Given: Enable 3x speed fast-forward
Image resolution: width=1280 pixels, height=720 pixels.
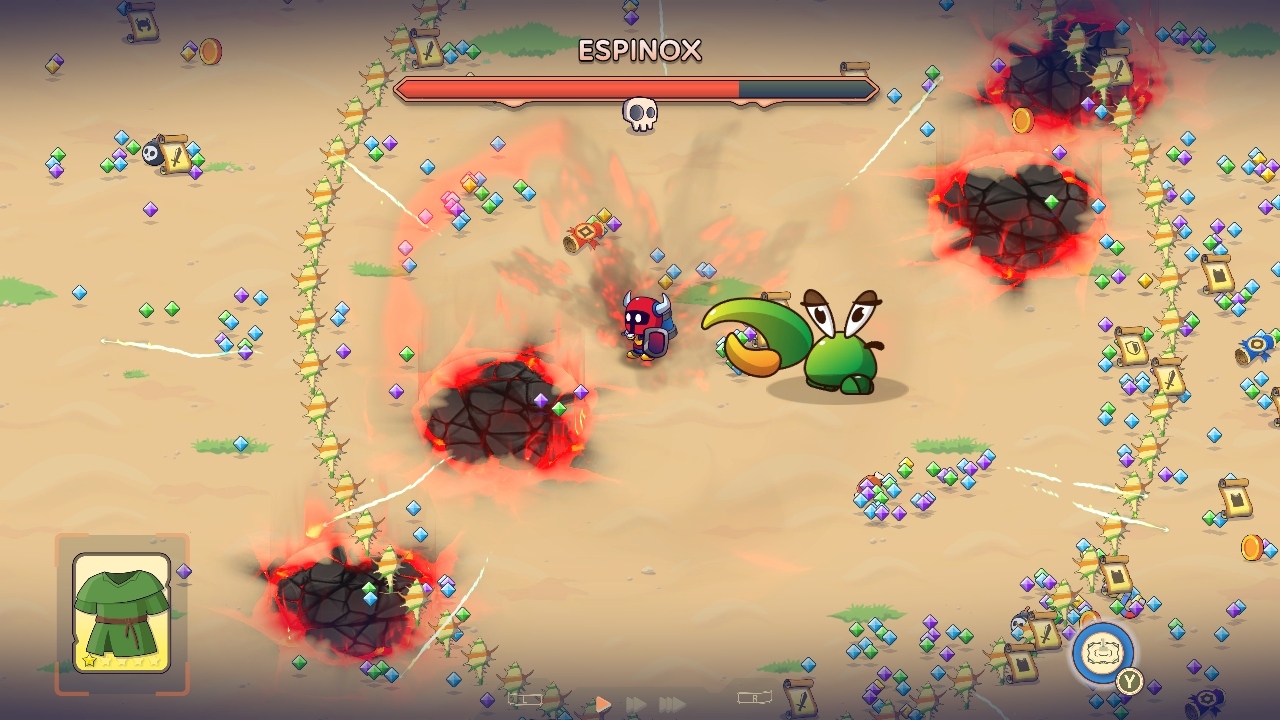Looking at the screenshot, I should click(x=672, y=702).
